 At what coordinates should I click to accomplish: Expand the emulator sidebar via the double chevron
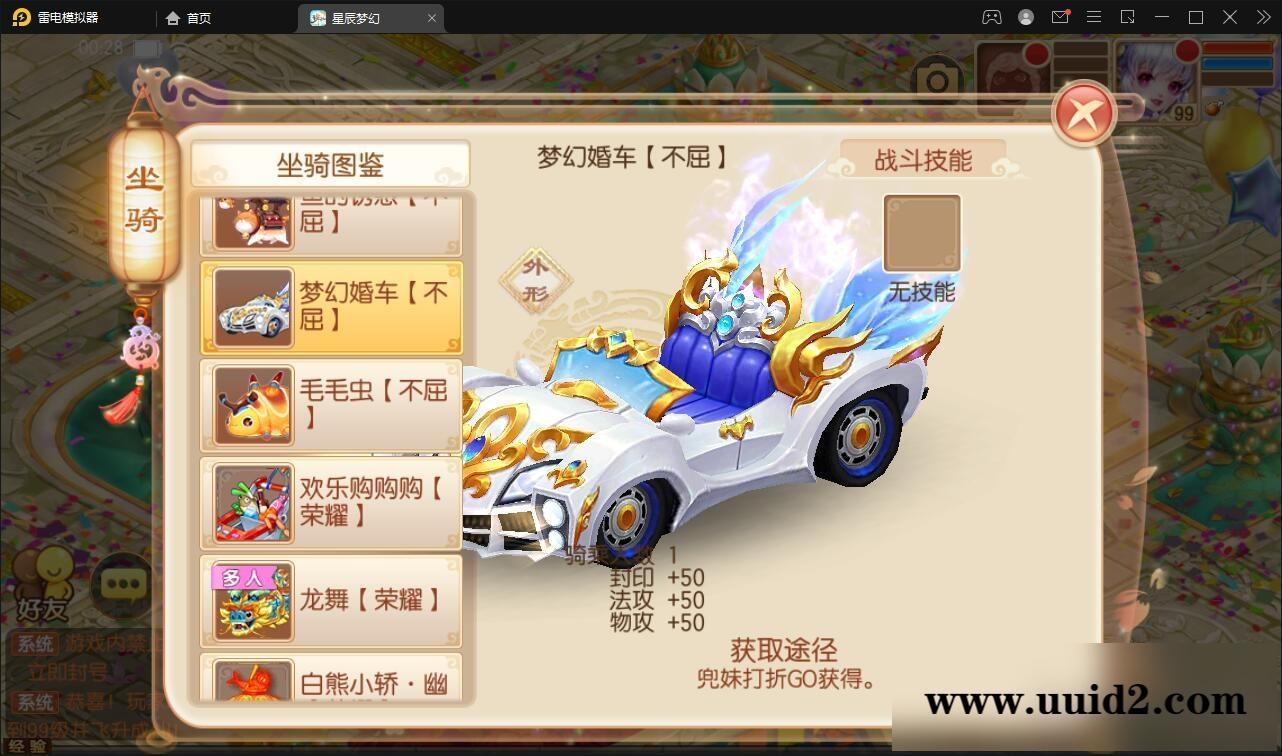tap(1262, 17)
